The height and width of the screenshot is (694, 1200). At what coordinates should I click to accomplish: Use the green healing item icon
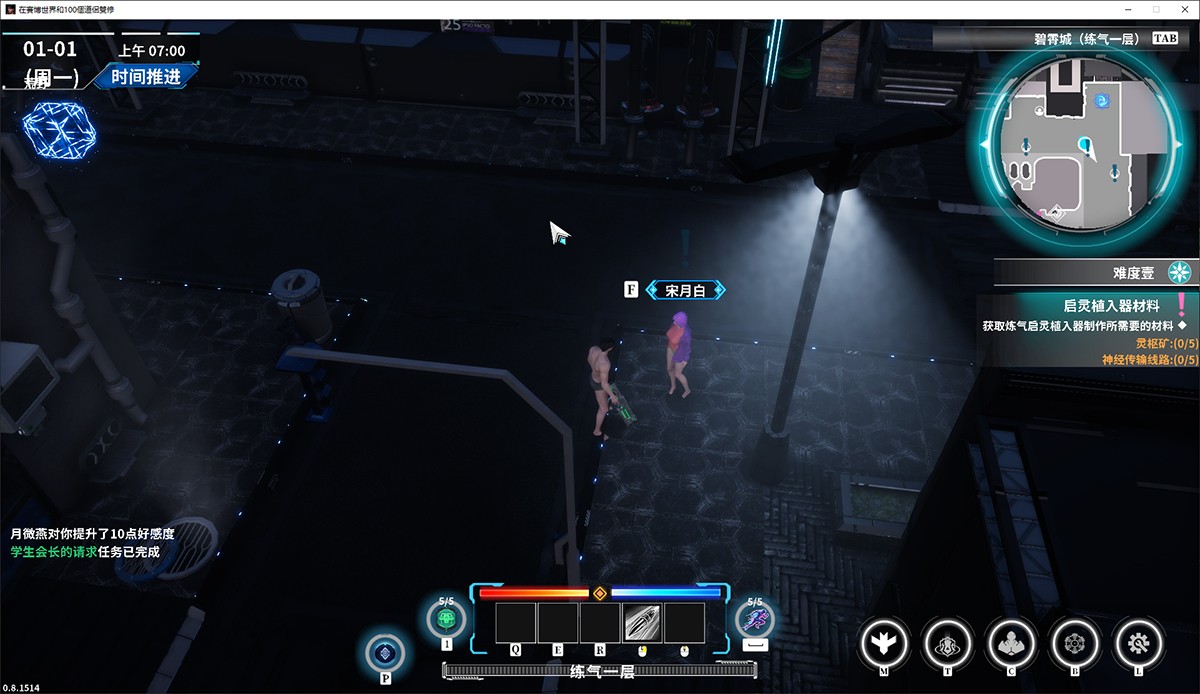click(x=446, y=620)
